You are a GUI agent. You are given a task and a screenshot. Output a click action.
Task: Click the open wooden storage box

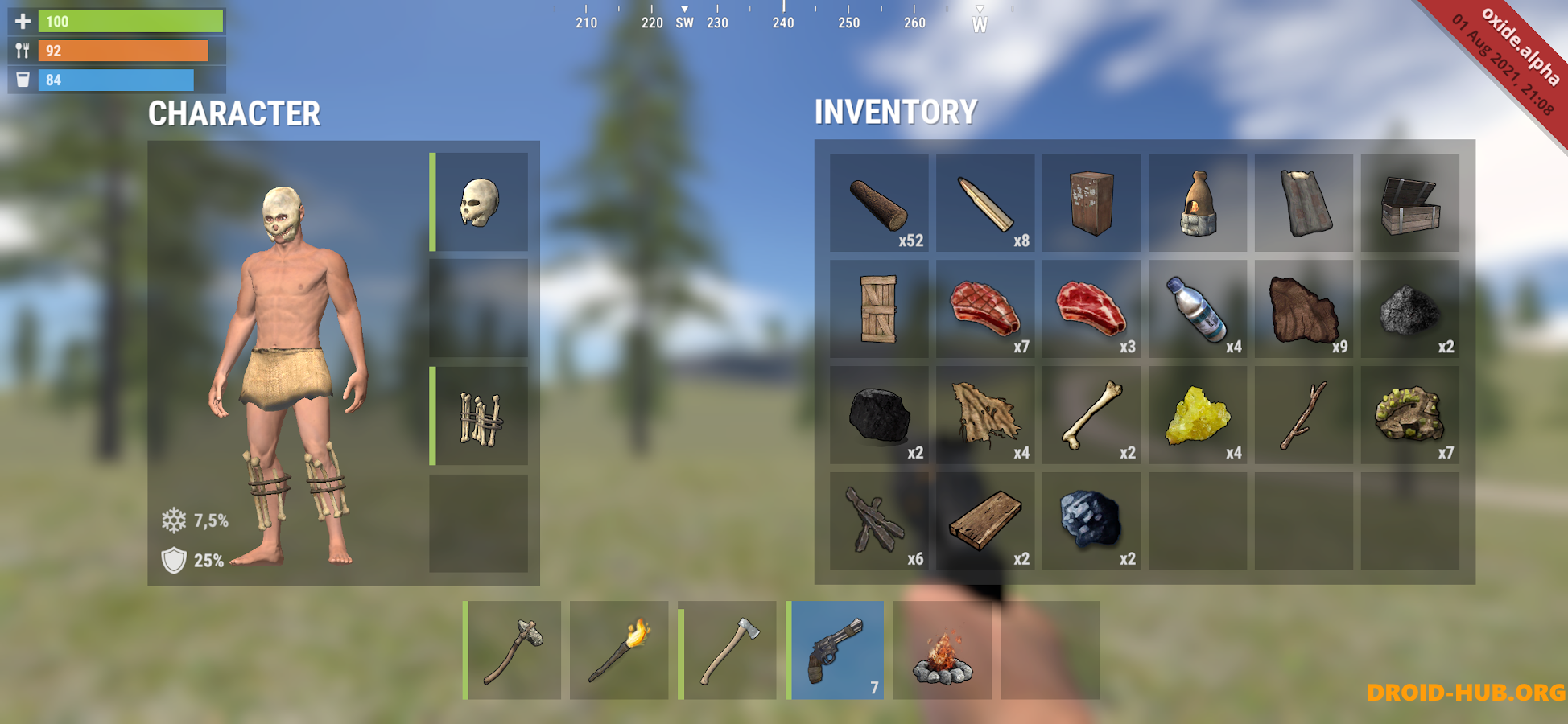pyautogui.click(x=1410, y=204)
